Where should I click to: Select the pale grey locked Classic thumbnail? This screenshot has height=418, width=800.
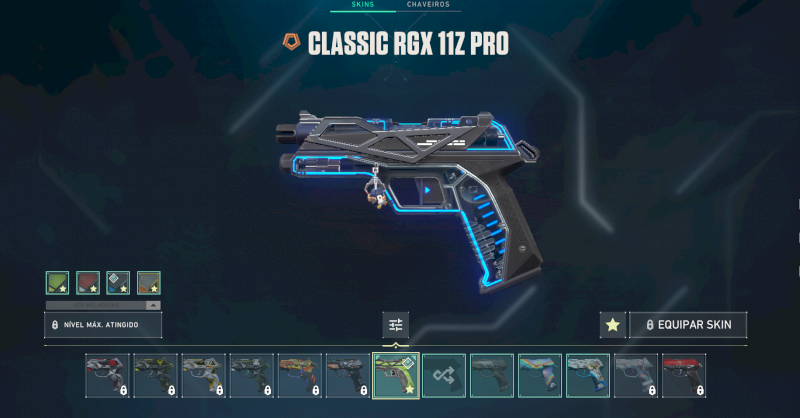pyautogui.click(x=635, y=375)
